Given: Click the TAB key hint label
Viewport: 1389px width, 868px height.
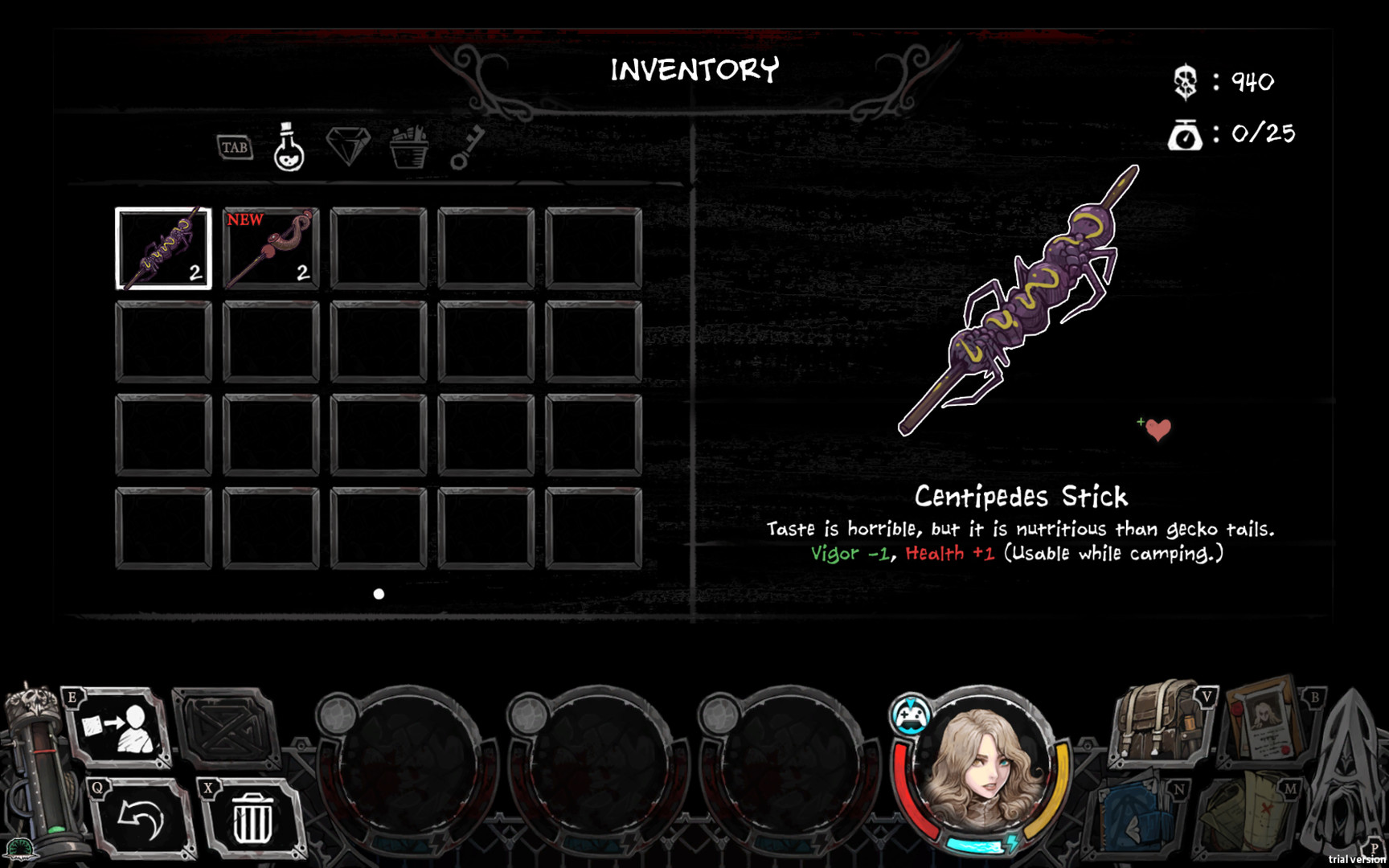Looking at the screenshot, I should click(x=234, y=148).
